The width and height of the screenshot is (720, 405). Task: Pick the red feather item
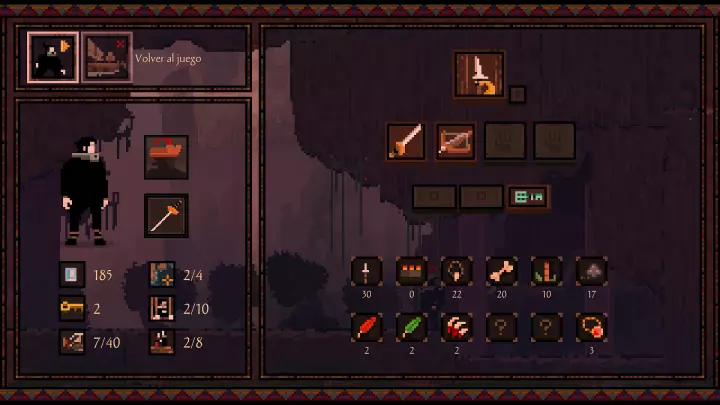pyautogui.click(x=367, y=327)
